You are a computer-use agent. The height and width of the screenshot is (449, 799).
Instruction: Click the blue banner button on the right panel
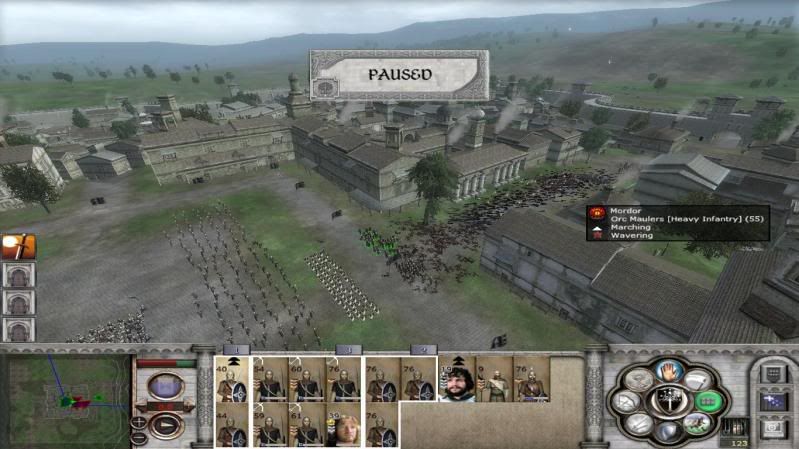[x=774, y=400]
